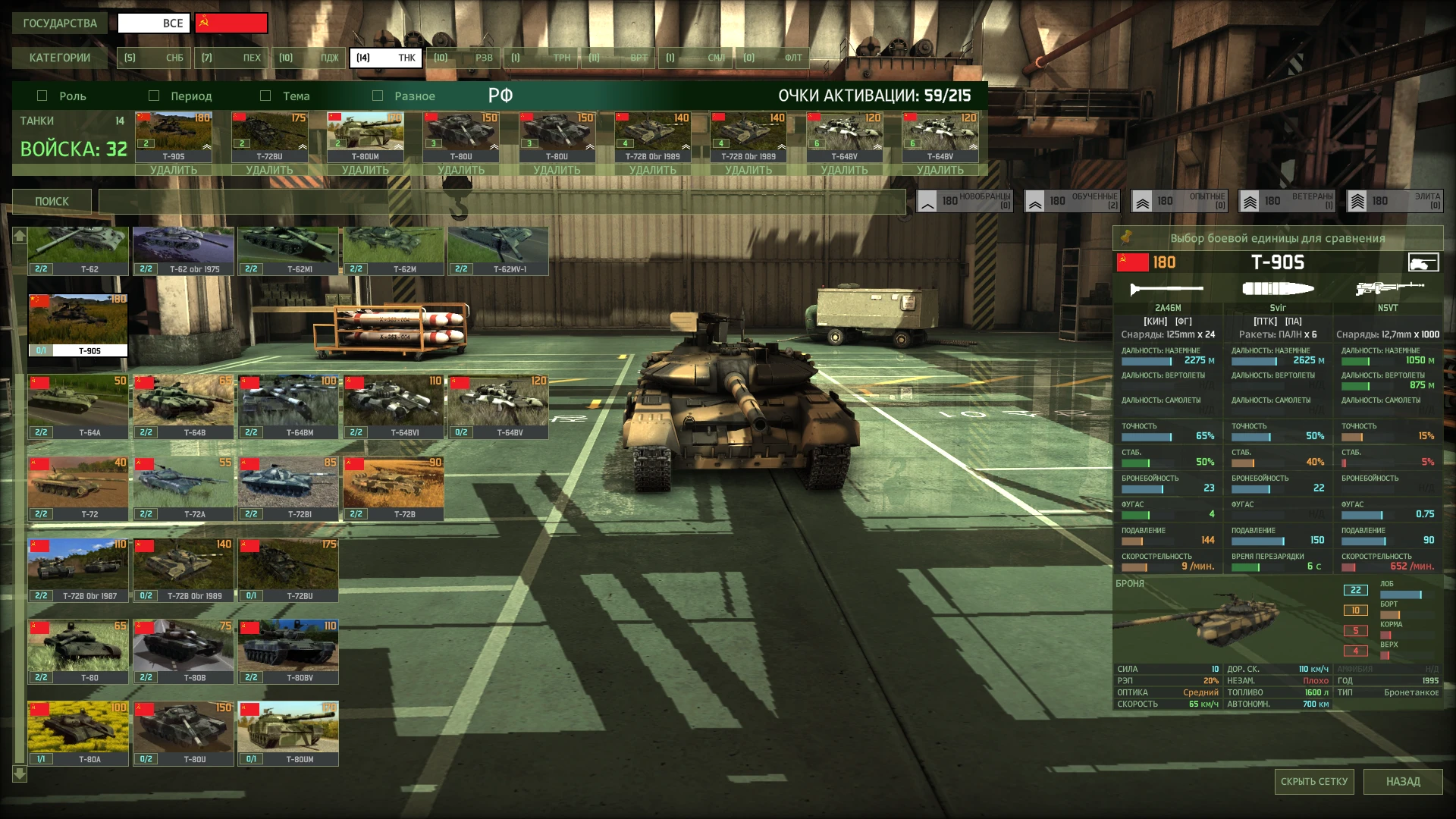Click СКРЫТЬ СЕТКУ to hide the grid
The height and width of the screenshot is (819, 1456).
1316,781
